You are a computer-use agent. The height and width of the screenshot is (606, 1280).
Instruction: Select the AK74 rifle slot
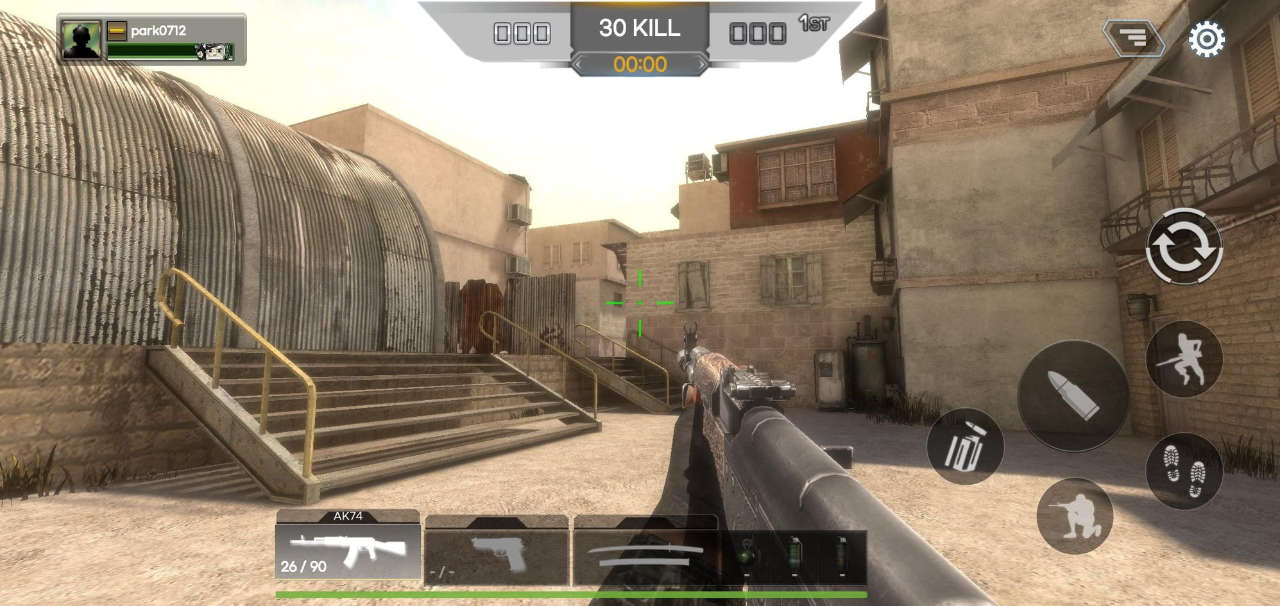coord(348,550)
